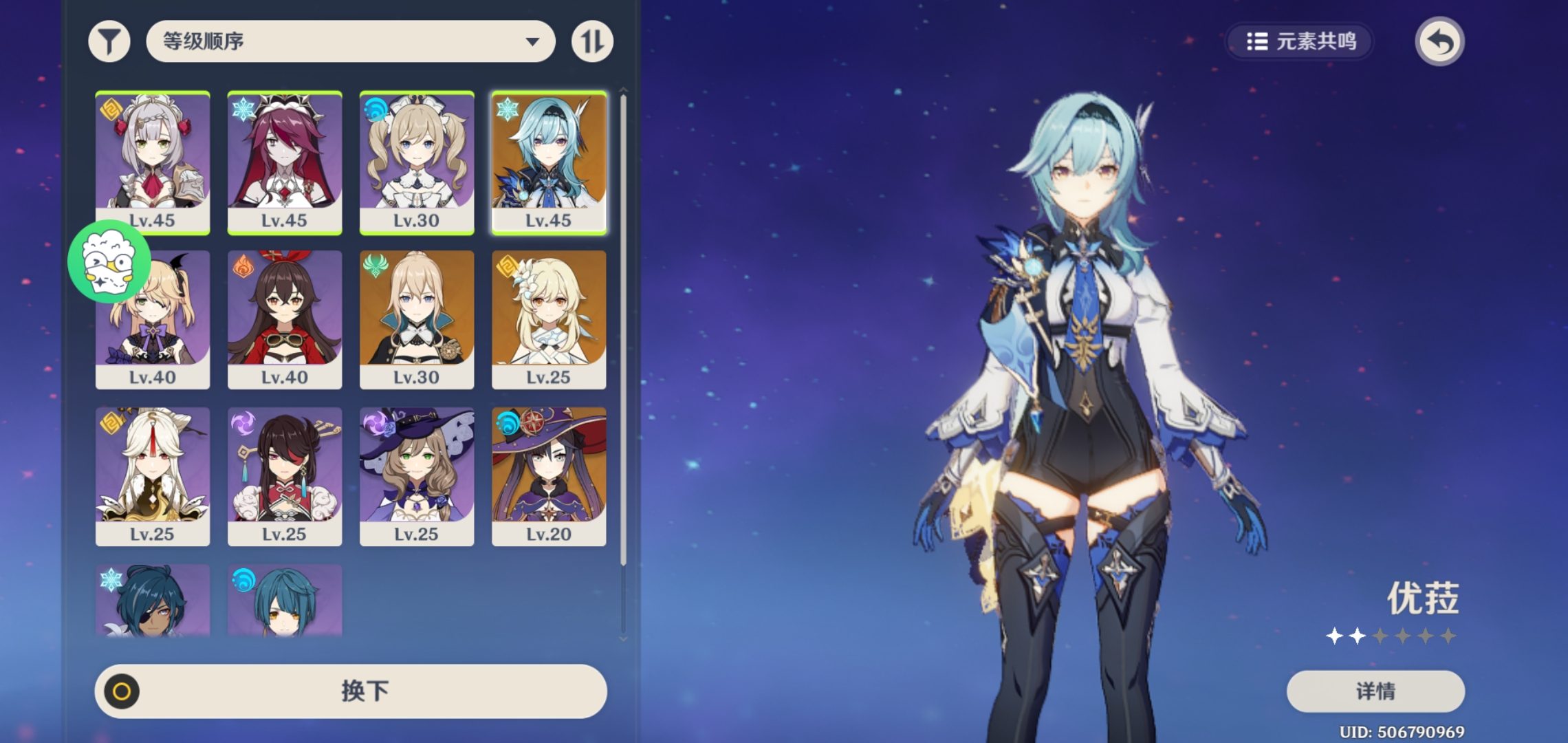Pick Beidou's Lv.25 portrait
This screenshot has width=1568, height=743.
285,476
